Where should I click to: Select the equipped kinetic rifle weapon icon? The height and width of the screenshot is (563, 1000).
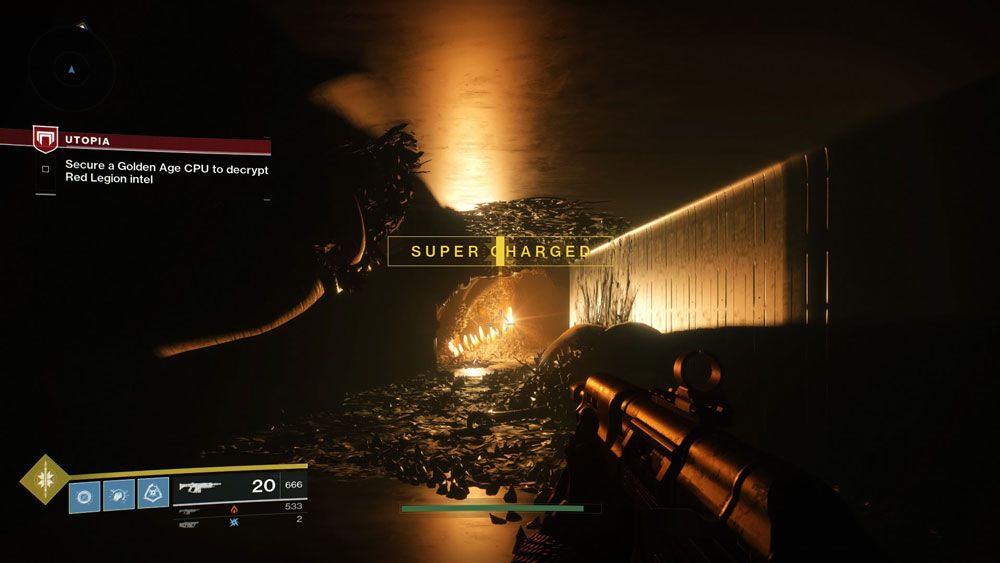click(x=200, y=487)
